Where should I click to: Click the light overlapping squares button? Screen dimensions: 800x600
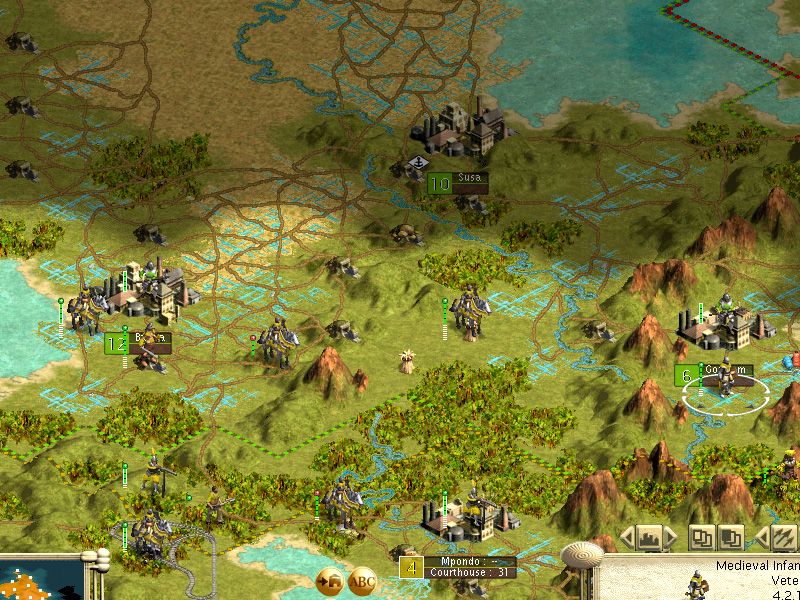click(x=703, y=538)
